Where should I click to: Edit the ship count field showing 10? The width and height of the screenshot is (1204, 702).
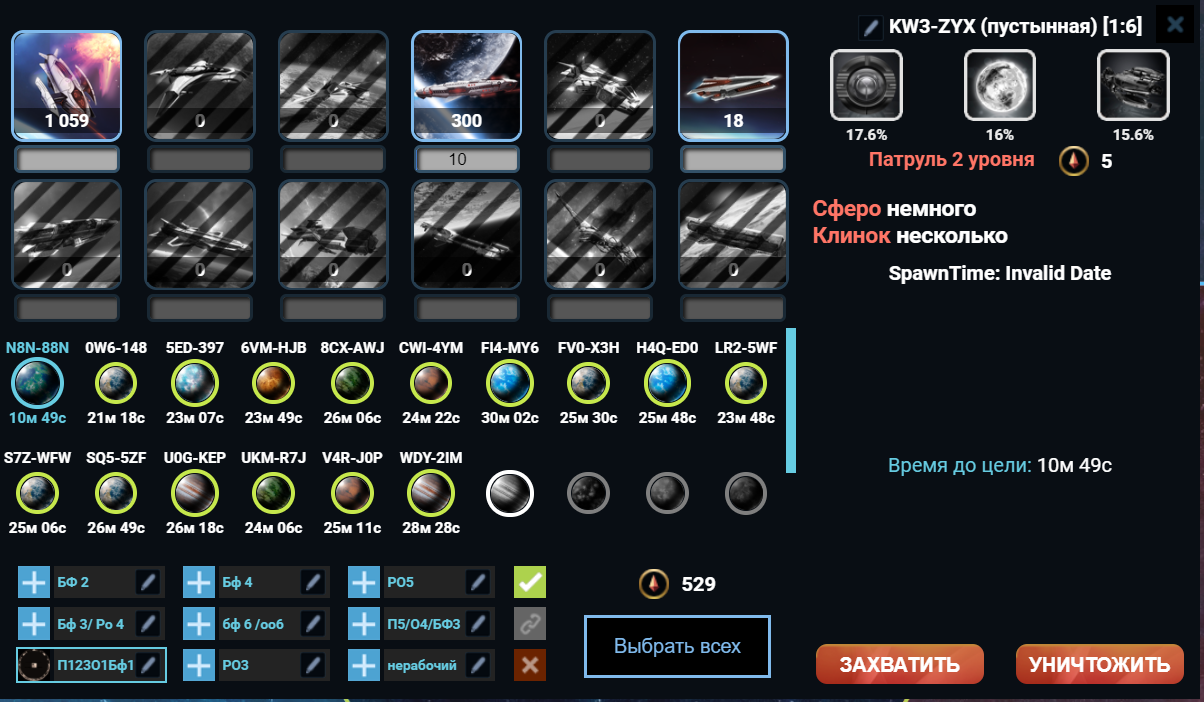point(467,160)
